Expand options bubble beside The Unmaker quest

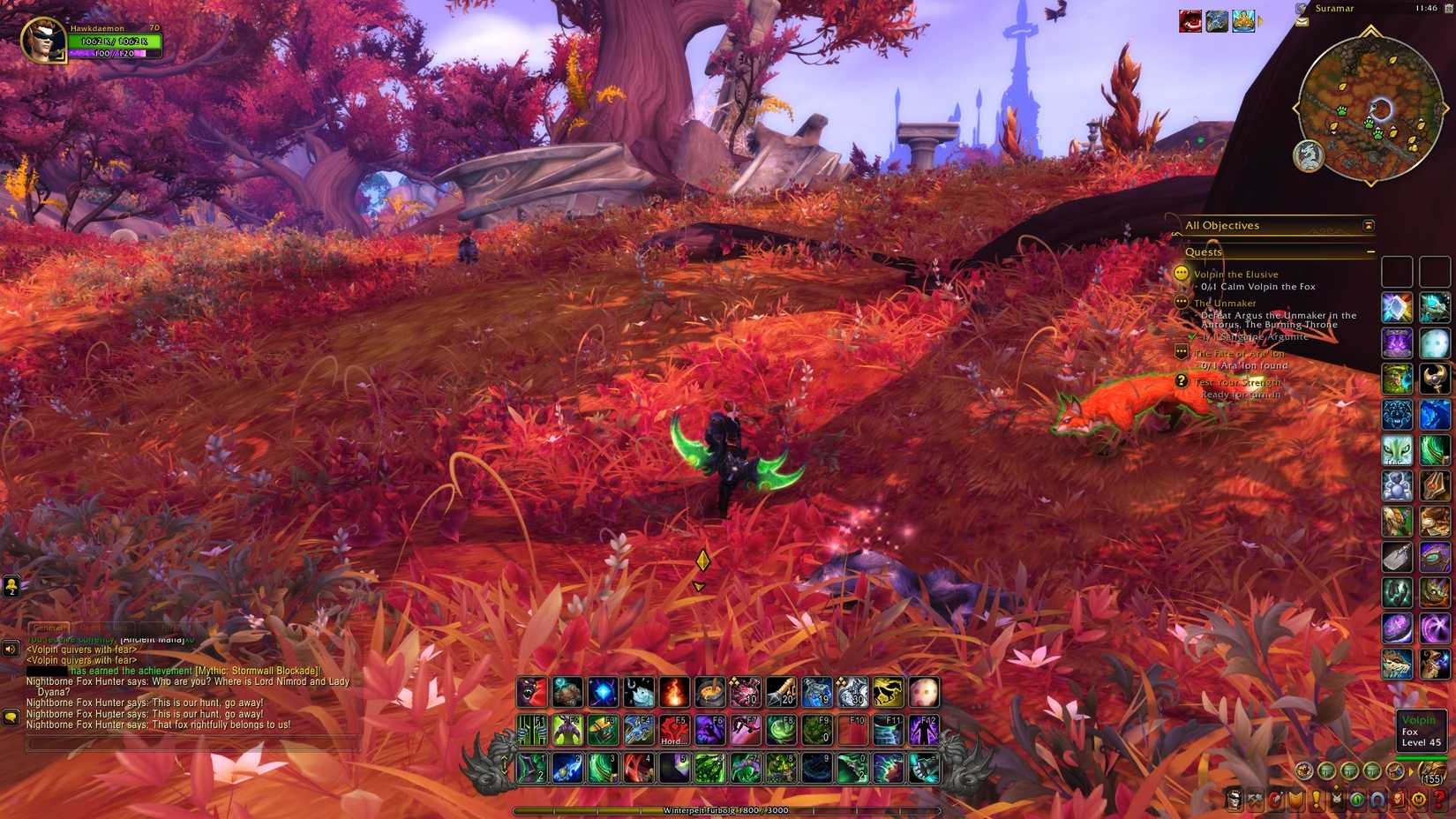point(1181,303)
